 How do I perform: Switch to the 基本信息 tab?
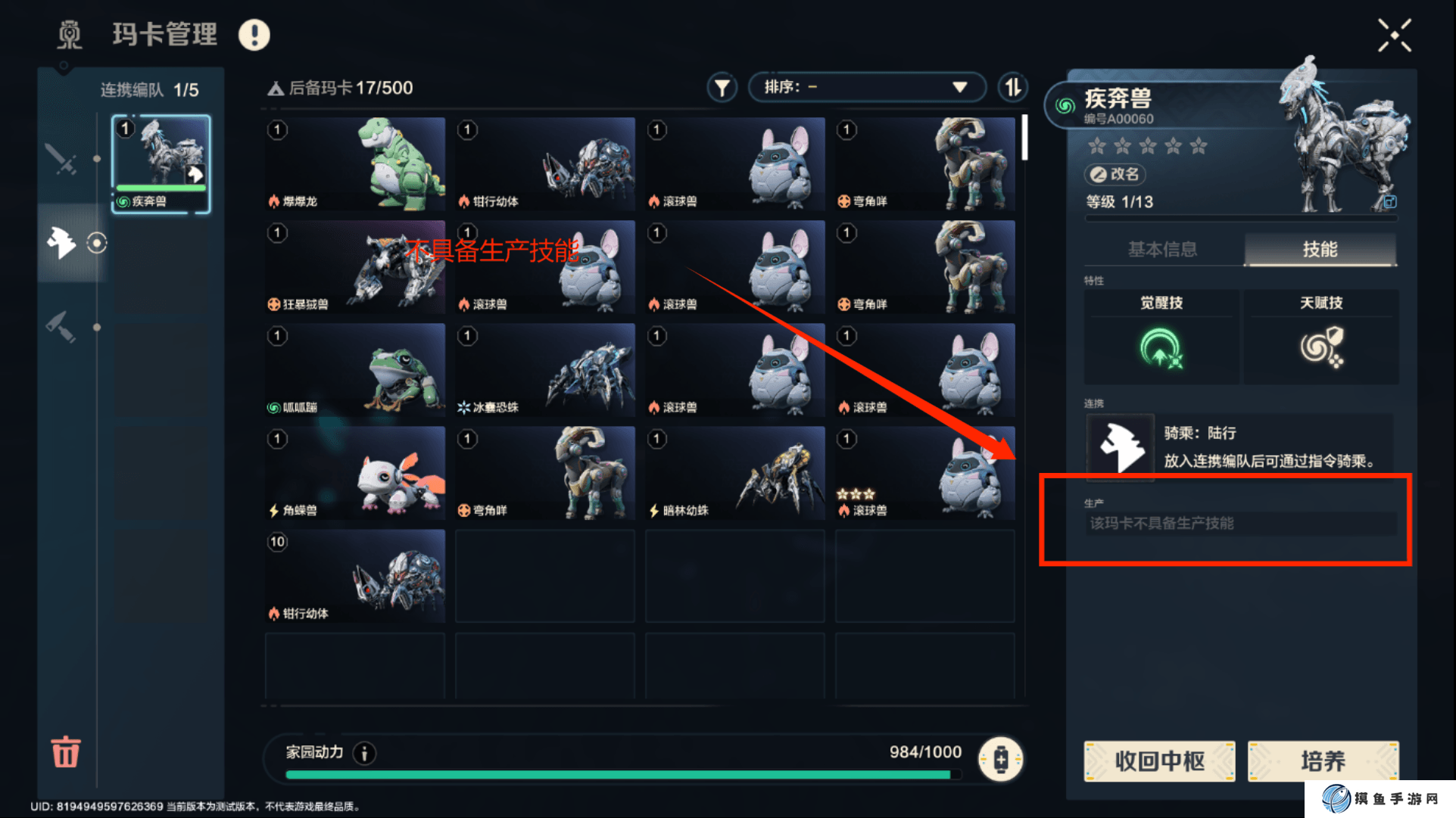[x=1162, y=249]
